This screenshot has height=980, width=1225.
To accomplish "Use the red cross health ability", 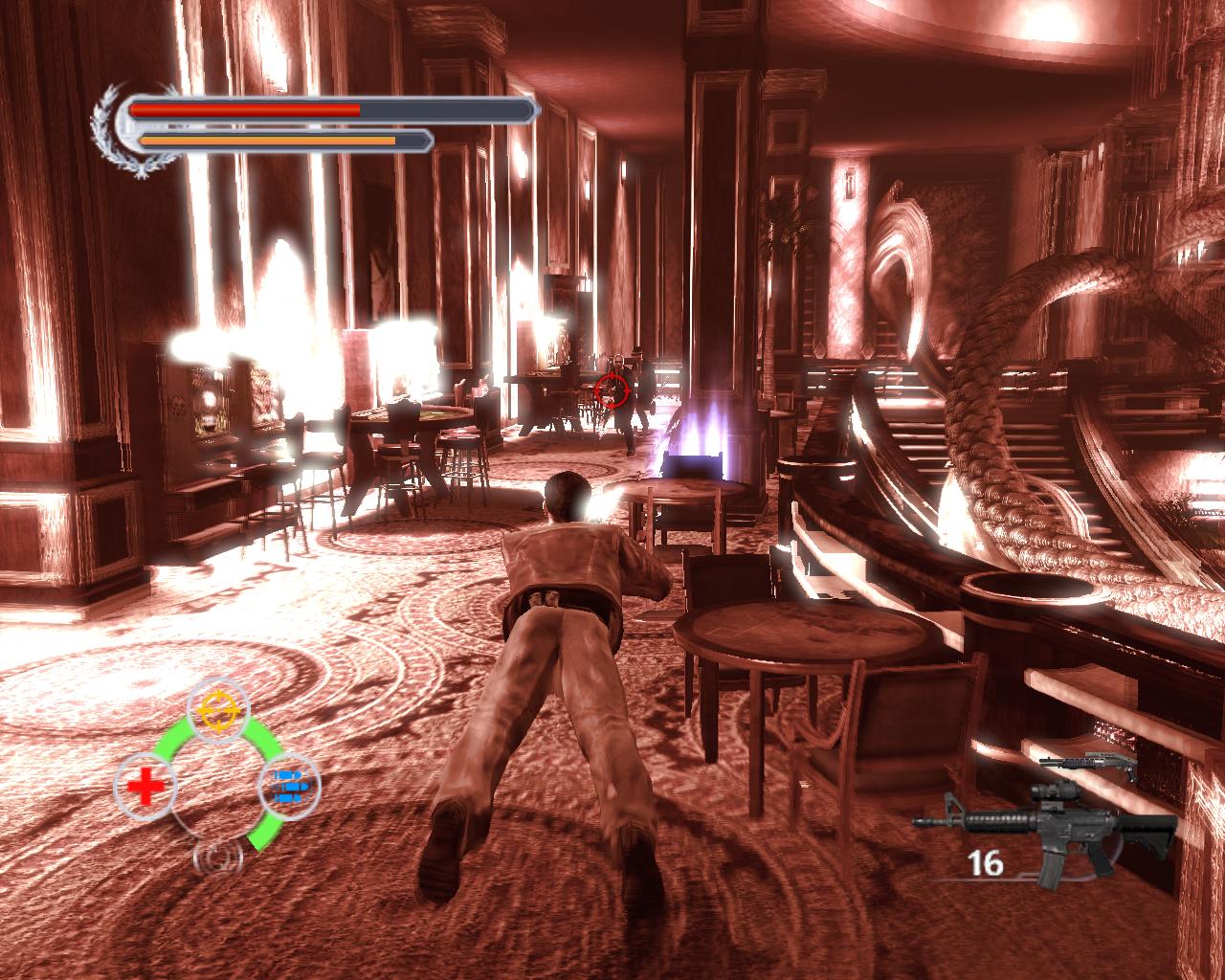I will 145,788.
